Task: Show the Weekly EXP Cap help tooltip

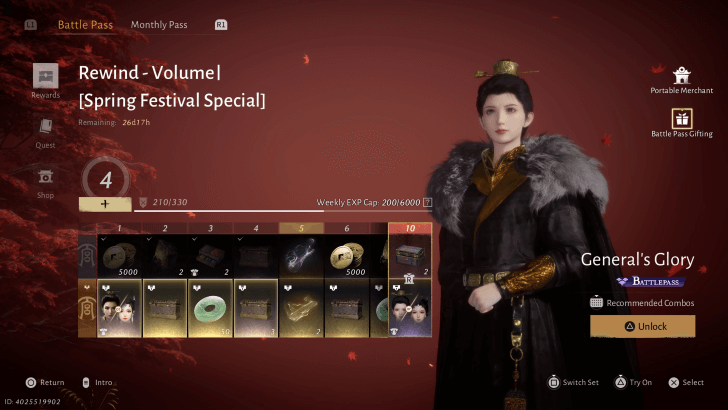Action: coord(427,202)
